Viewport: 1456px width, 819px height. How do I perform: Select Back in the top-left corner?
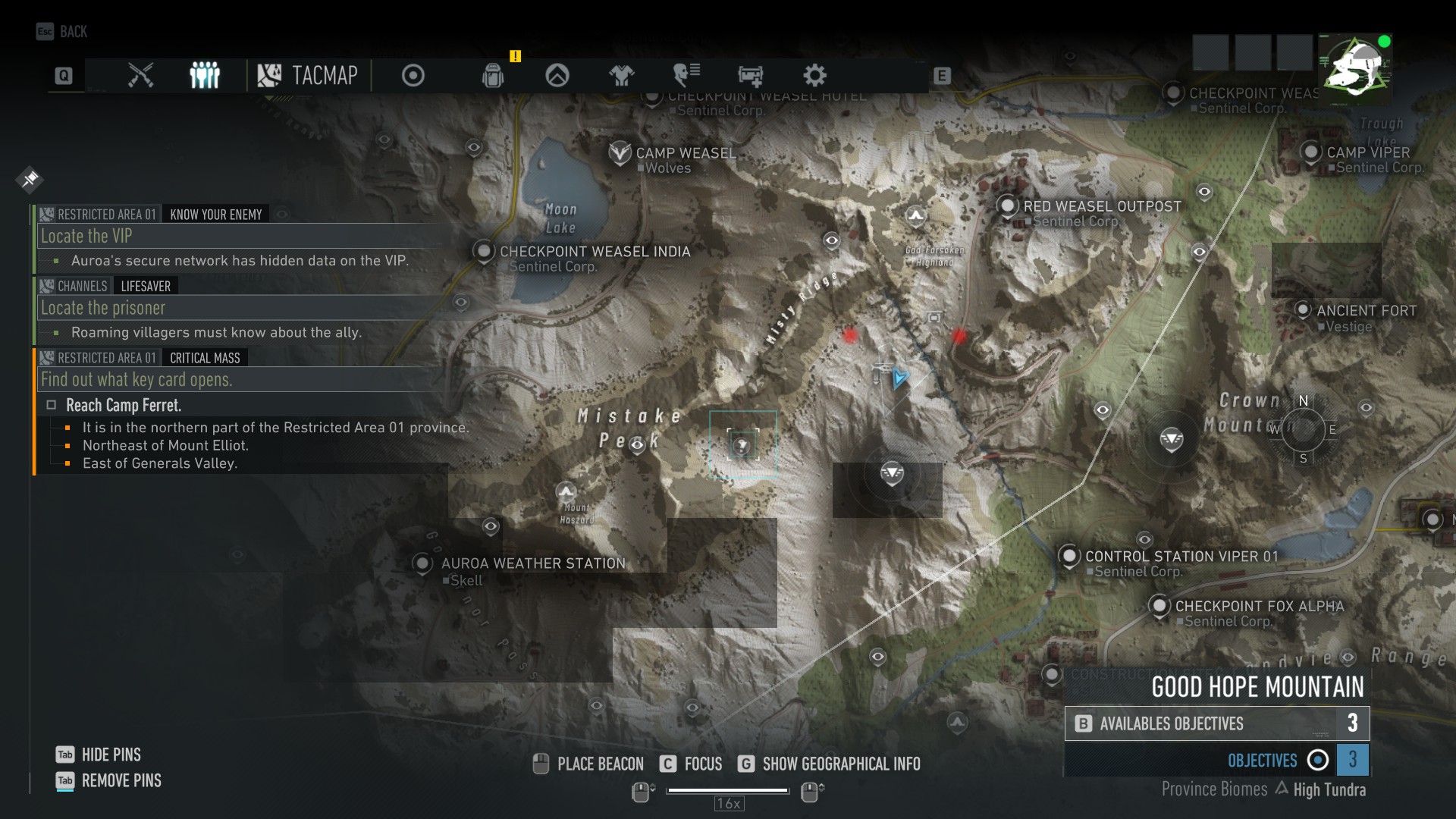coord(62,32)
